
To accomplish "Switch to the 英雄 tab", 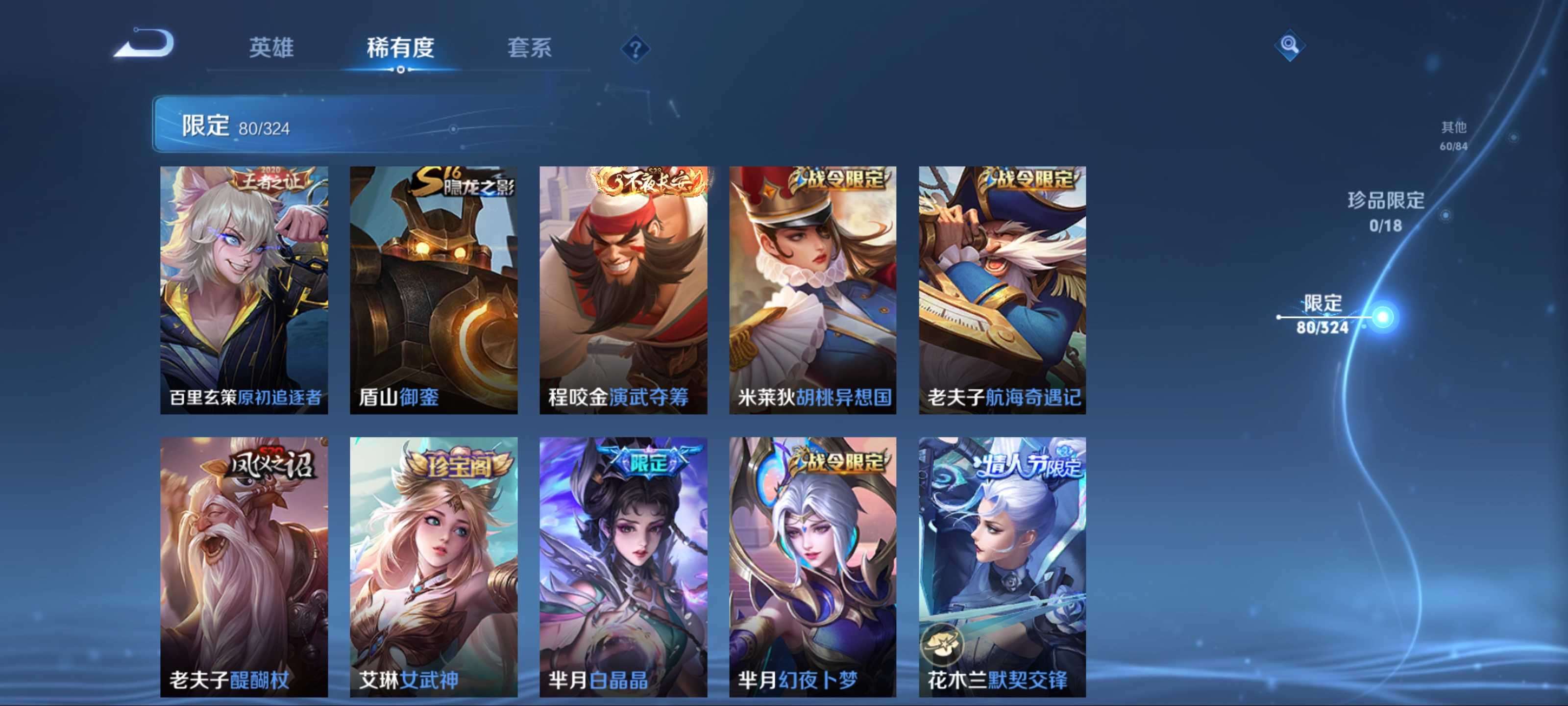I will tap(271, 48).
